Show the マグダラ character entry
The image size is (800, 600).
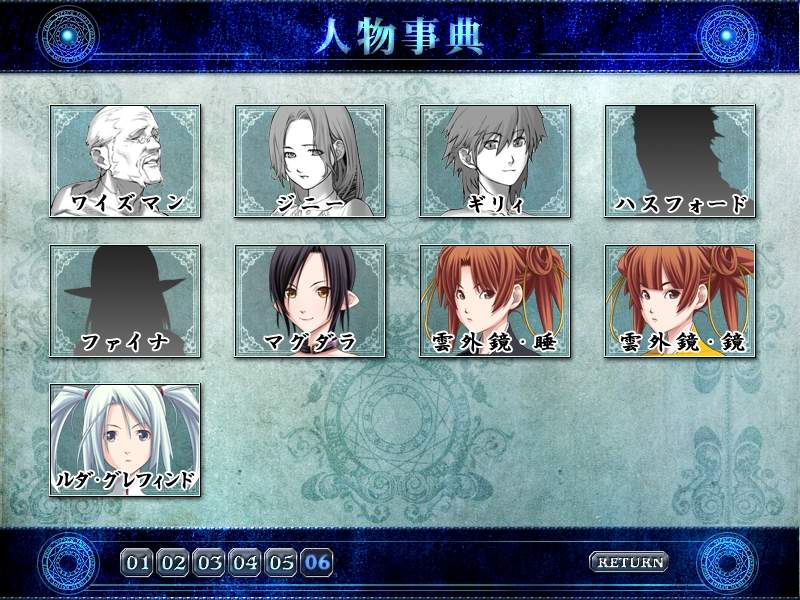click(310, 300)
